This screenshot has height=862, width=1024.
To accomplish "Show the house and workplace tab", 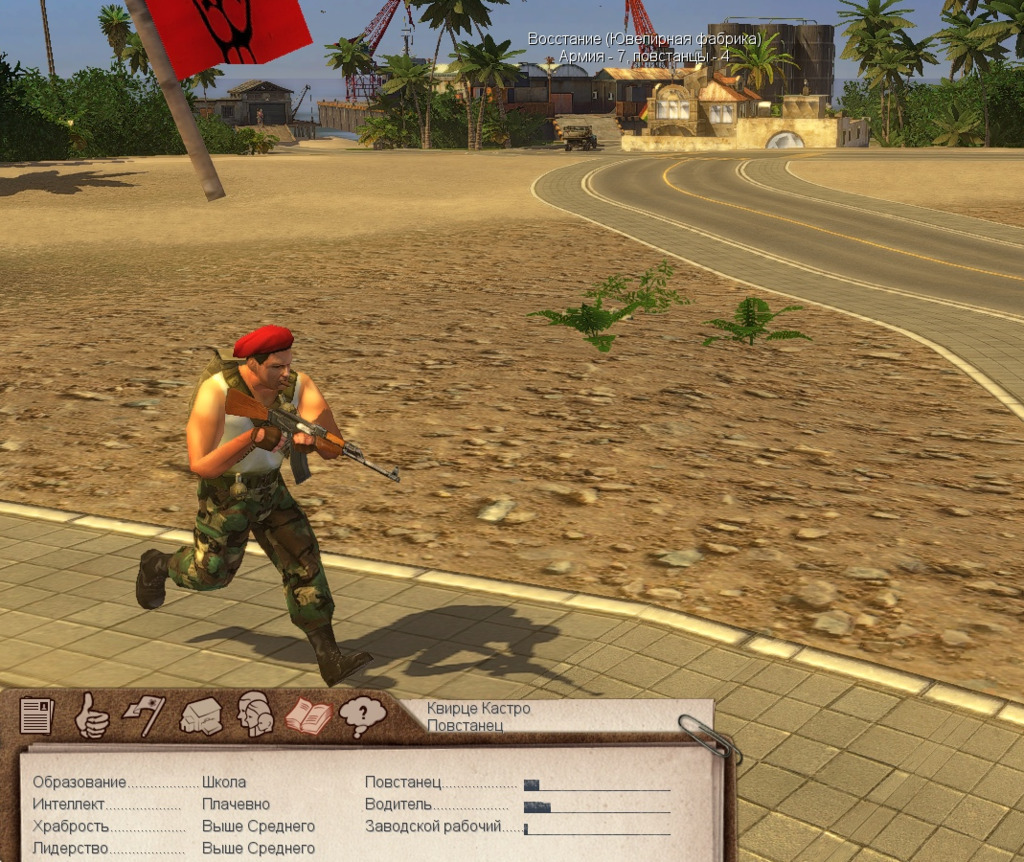I will (200, 716).
